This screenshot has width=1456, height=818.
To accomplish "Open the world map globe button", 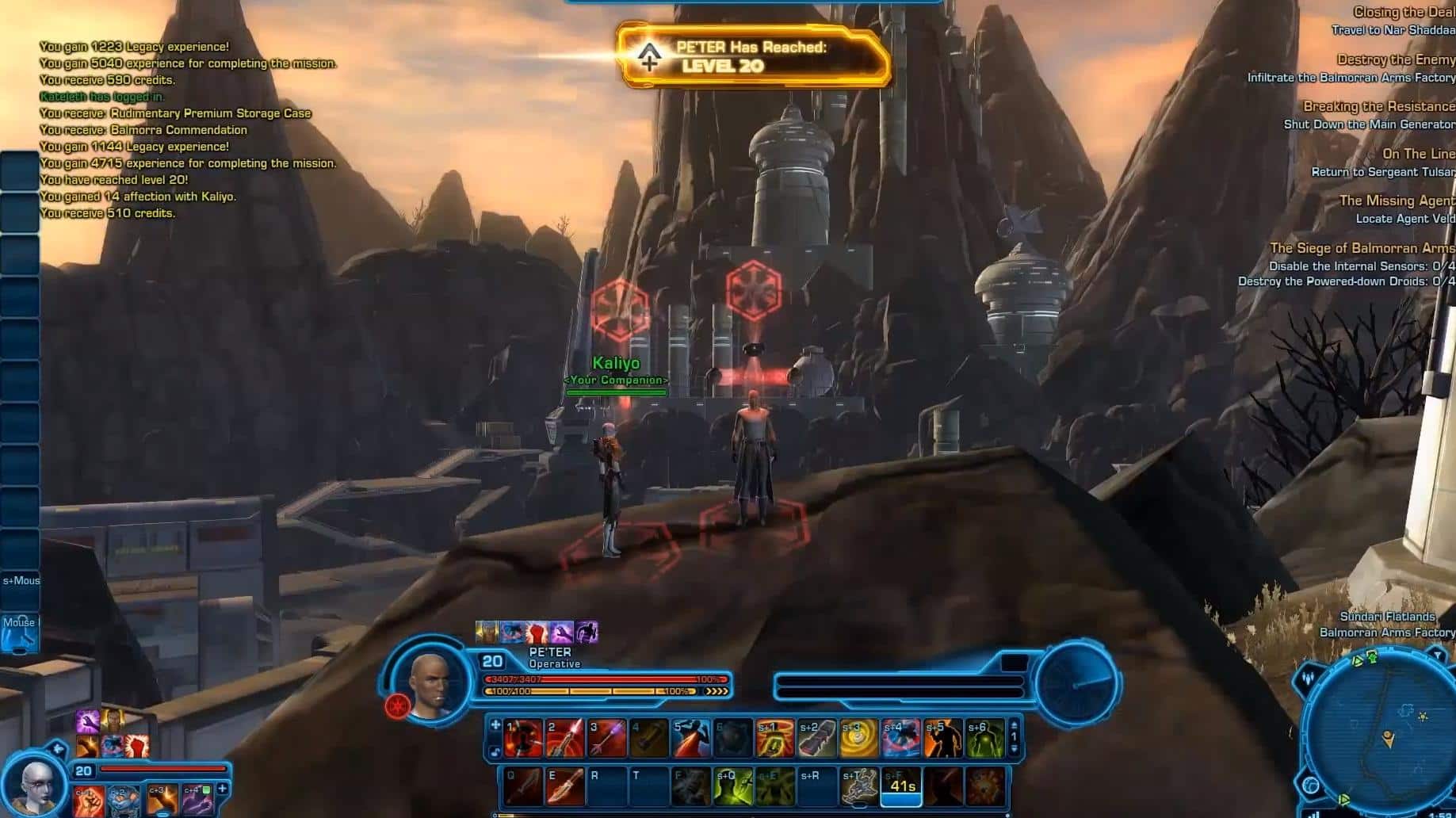I will pyautogui.click(x=1311, y=786).
